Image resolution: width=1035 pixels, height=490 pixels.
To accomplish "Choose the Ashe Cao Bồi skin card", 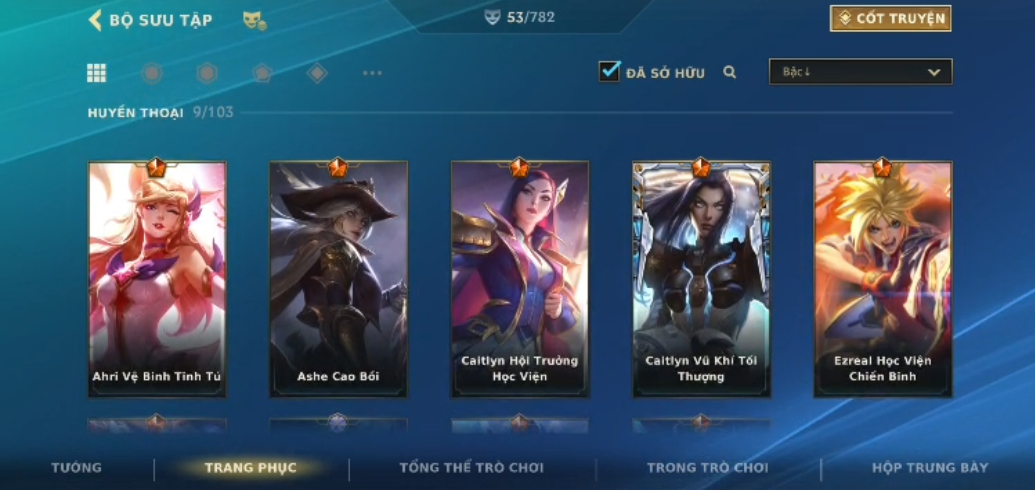I will (x=338, y=279).
